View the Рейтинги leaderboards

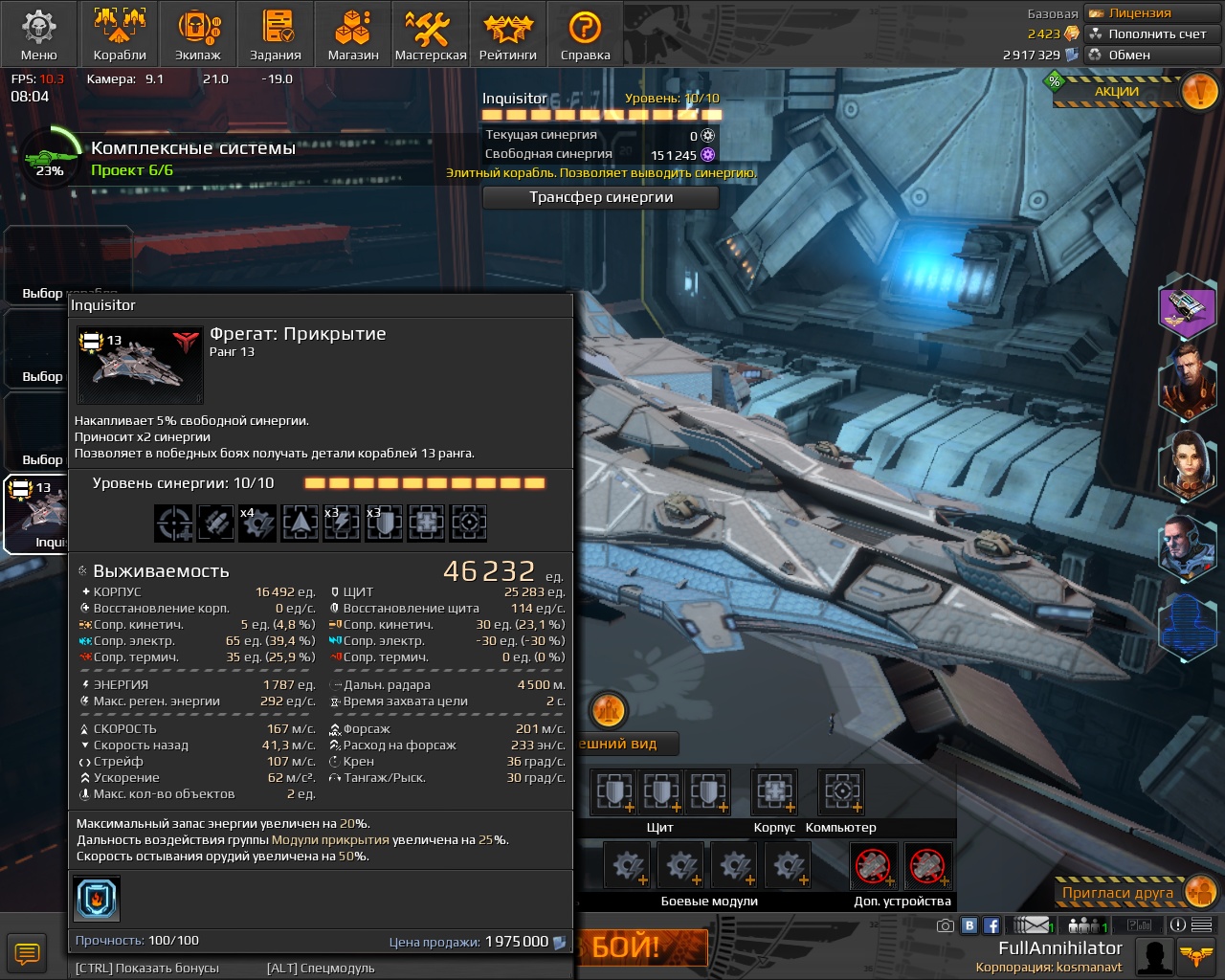(507, 33)
